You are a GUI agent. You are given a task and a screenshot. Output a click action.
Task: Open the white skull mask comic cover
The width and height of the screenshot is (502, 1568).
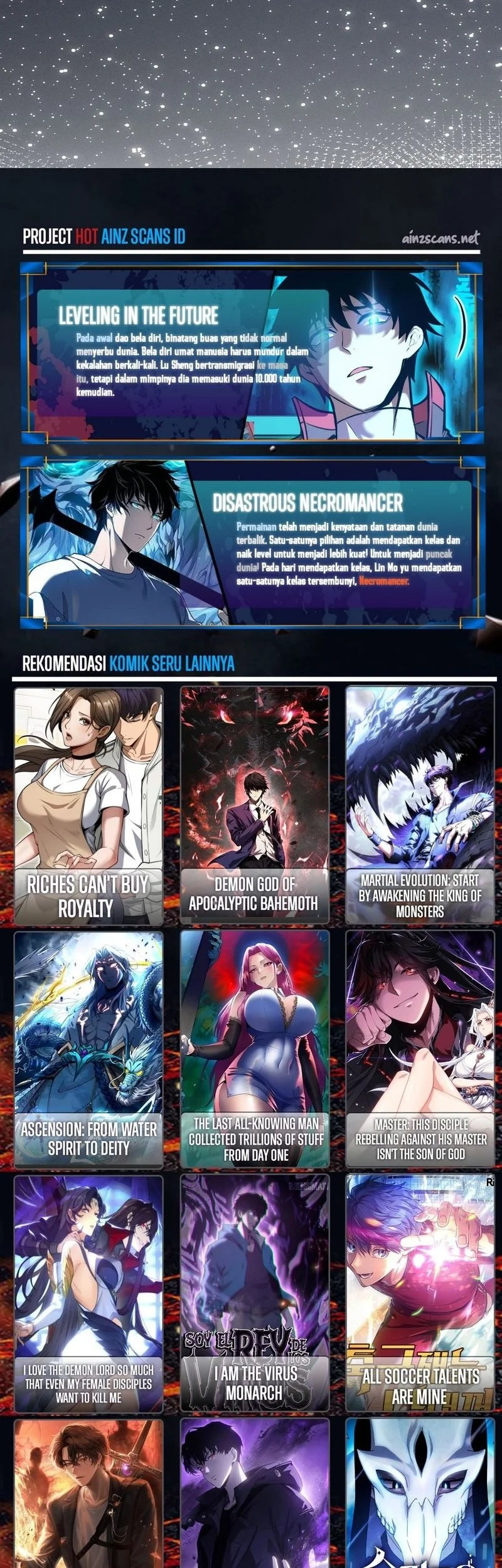(x=420, y=1493)
